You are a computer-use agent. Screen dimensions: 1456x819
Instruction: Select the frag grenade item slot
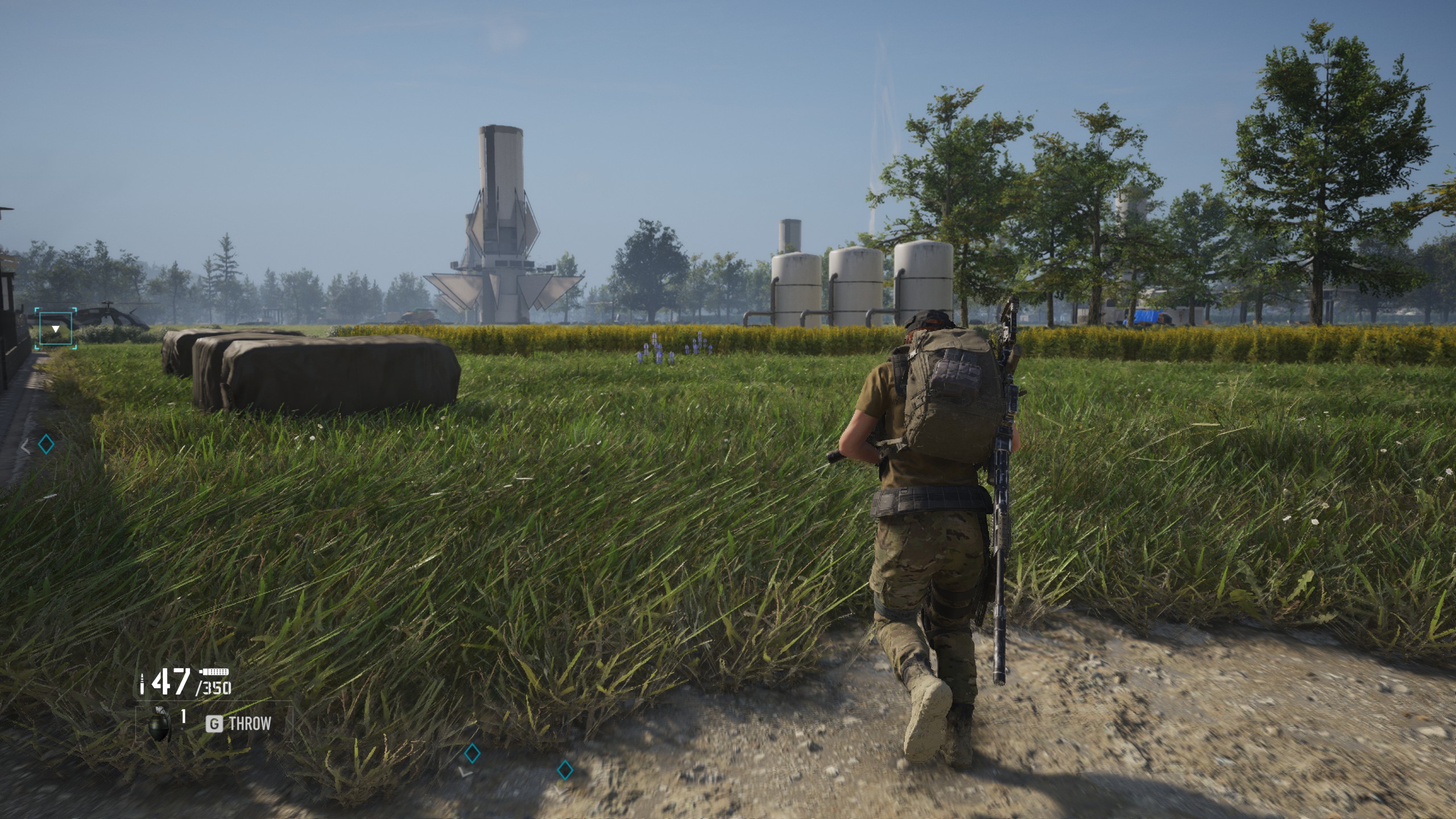160,724
